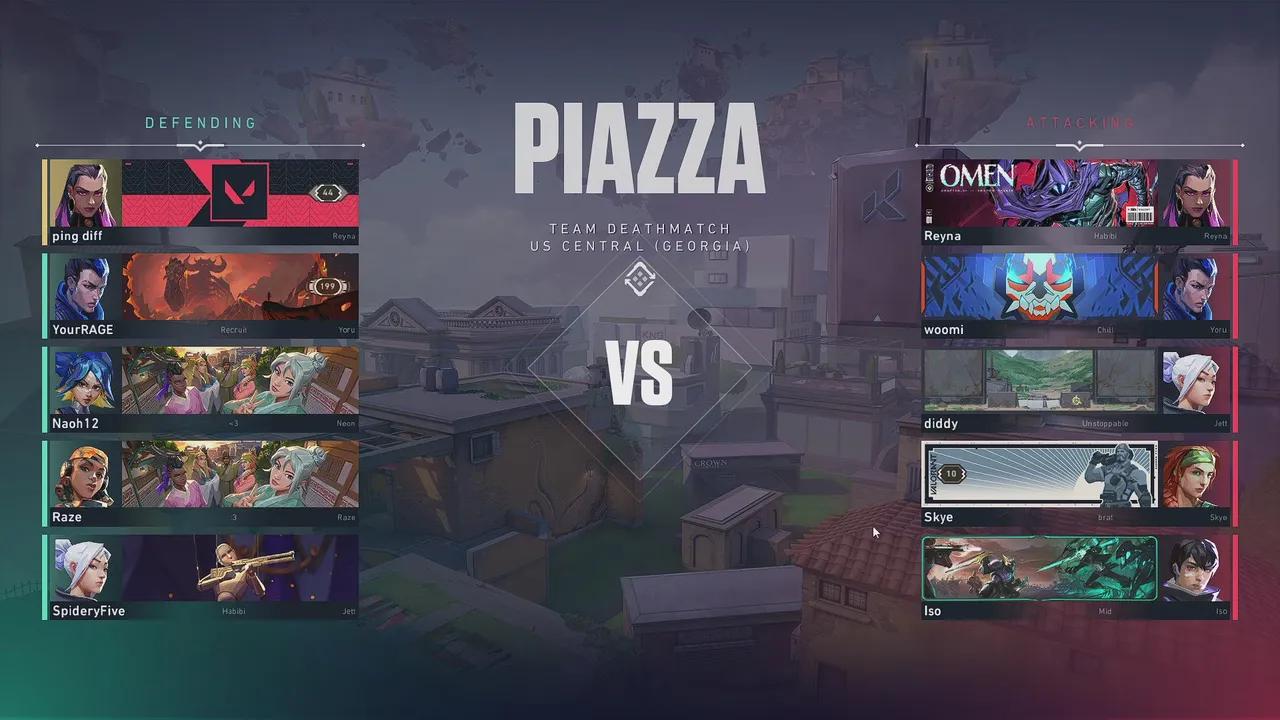
Task: Select the DEFENDING team header
Action: (x=200, y=122)
